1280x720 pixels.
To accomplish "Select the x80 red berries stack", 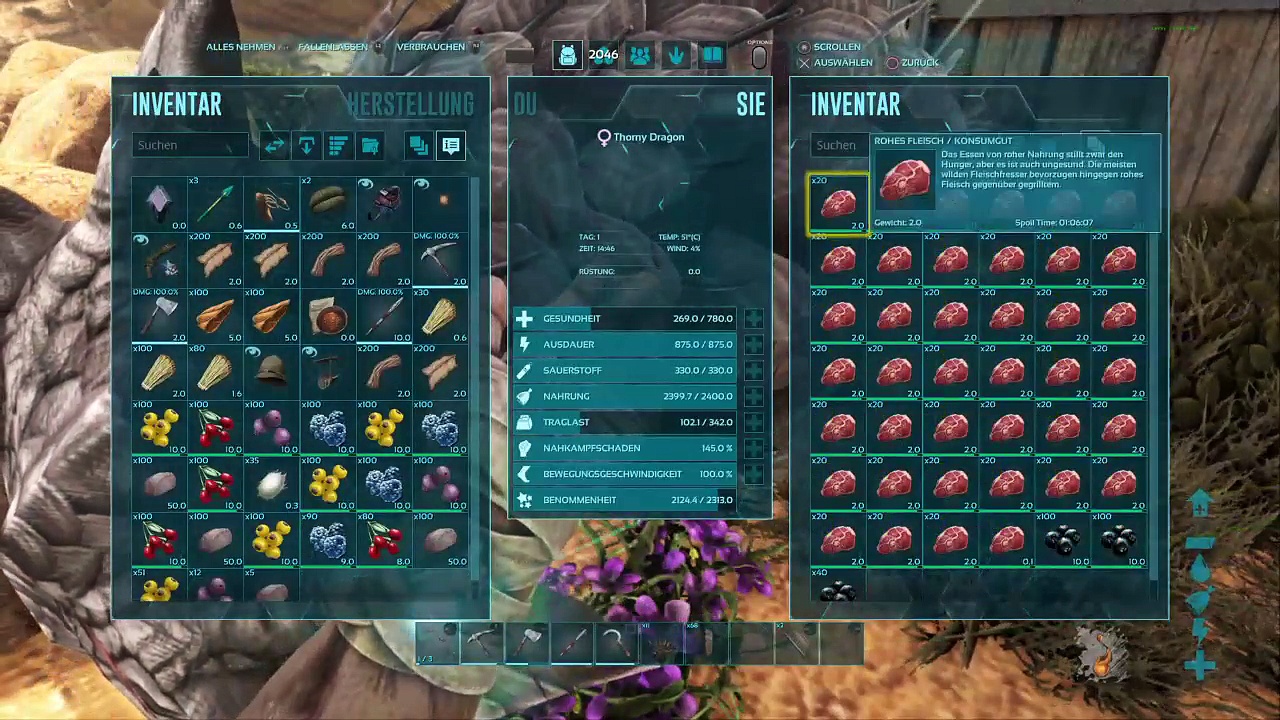I will point(384,540).
